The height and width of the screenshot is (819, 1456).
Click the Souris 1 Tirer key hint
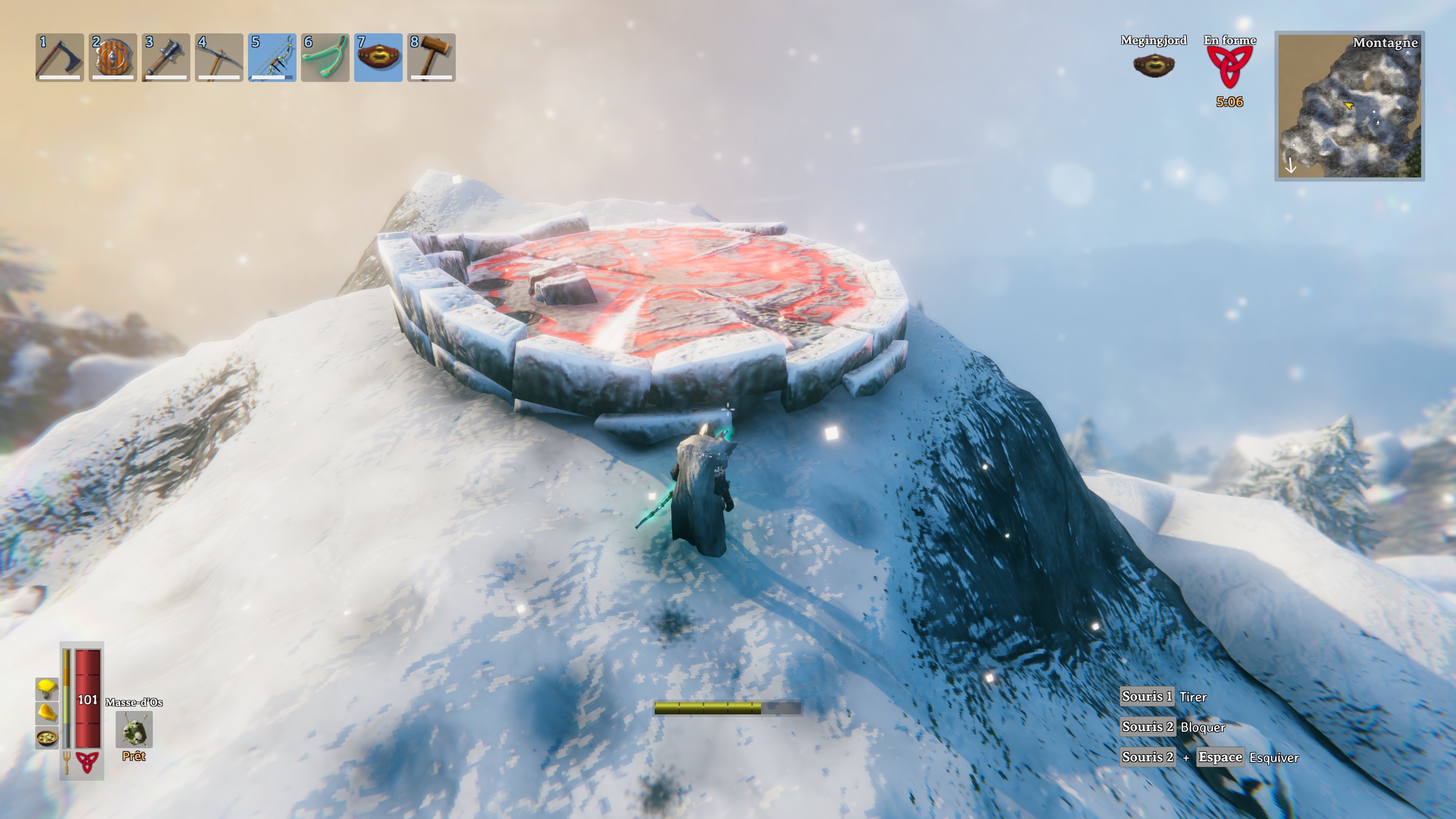[1164, 697]
